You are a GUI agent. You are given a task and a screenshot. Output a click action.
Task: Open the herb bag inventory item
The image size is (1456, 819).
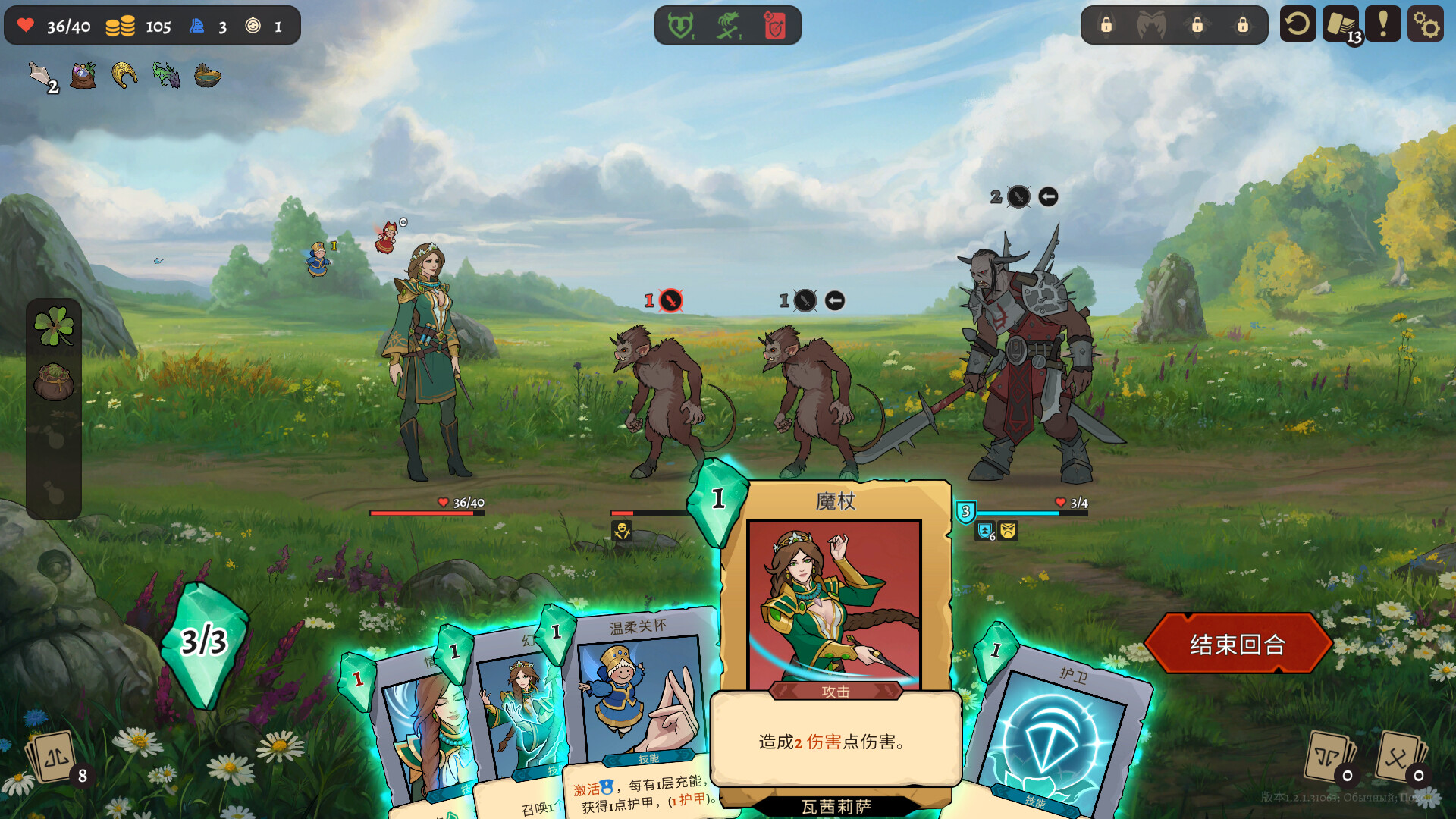[x=82, y=76]
